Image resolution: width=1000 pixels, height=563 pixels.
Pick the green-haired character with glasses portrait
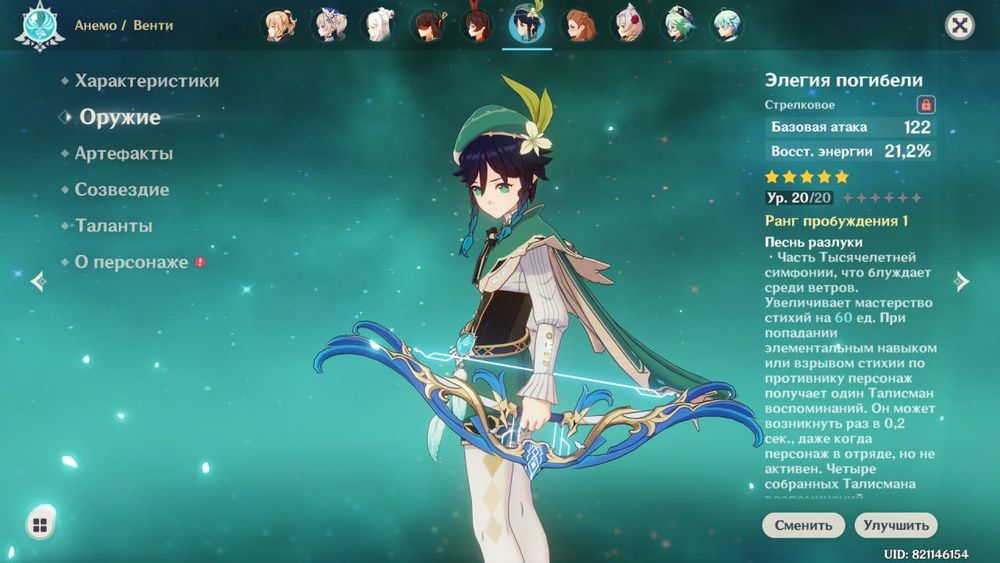tap(677, 24)
